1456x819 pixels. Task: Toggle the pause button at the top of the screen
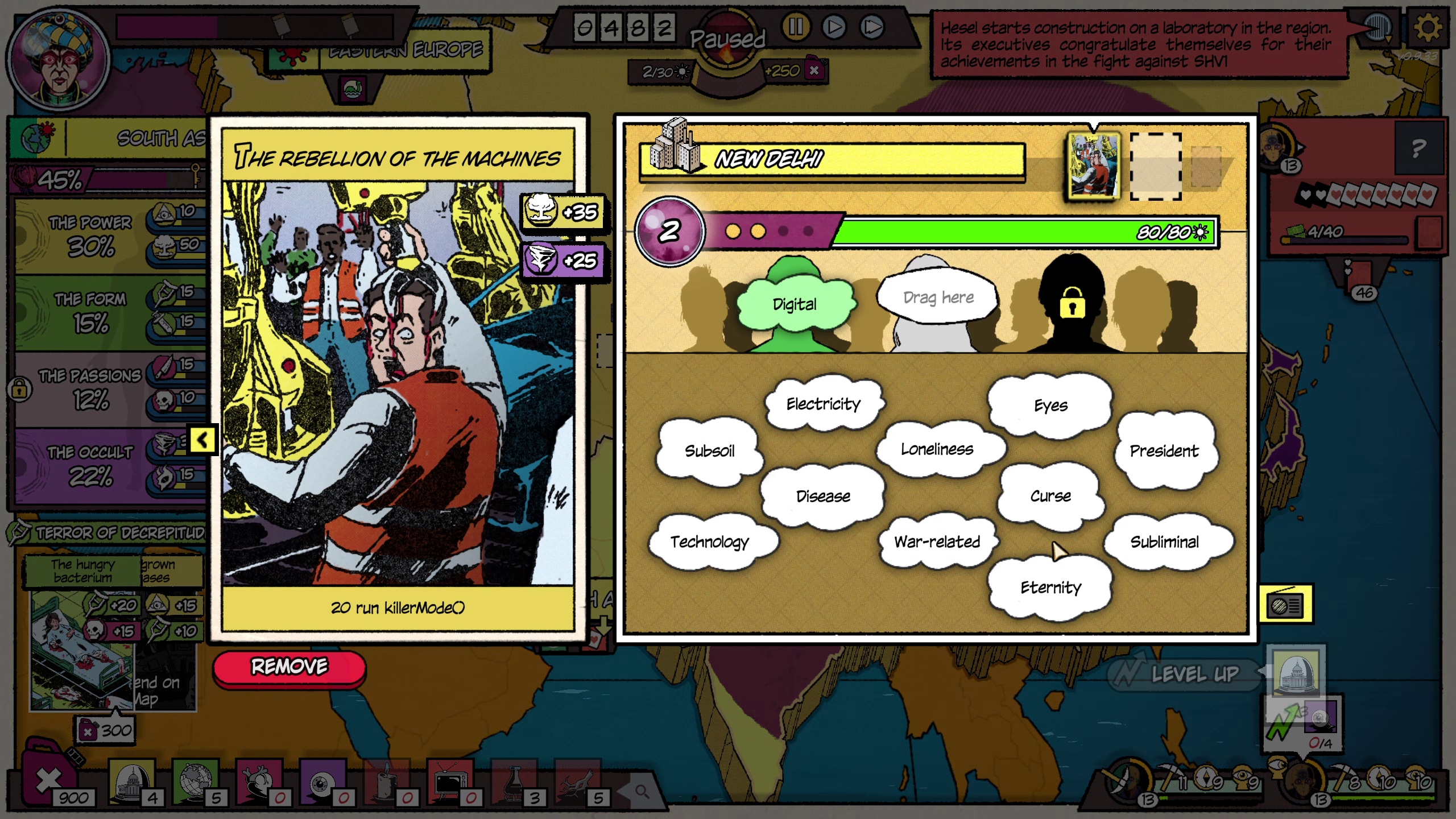pyautogui.click(x=796, y=26)
